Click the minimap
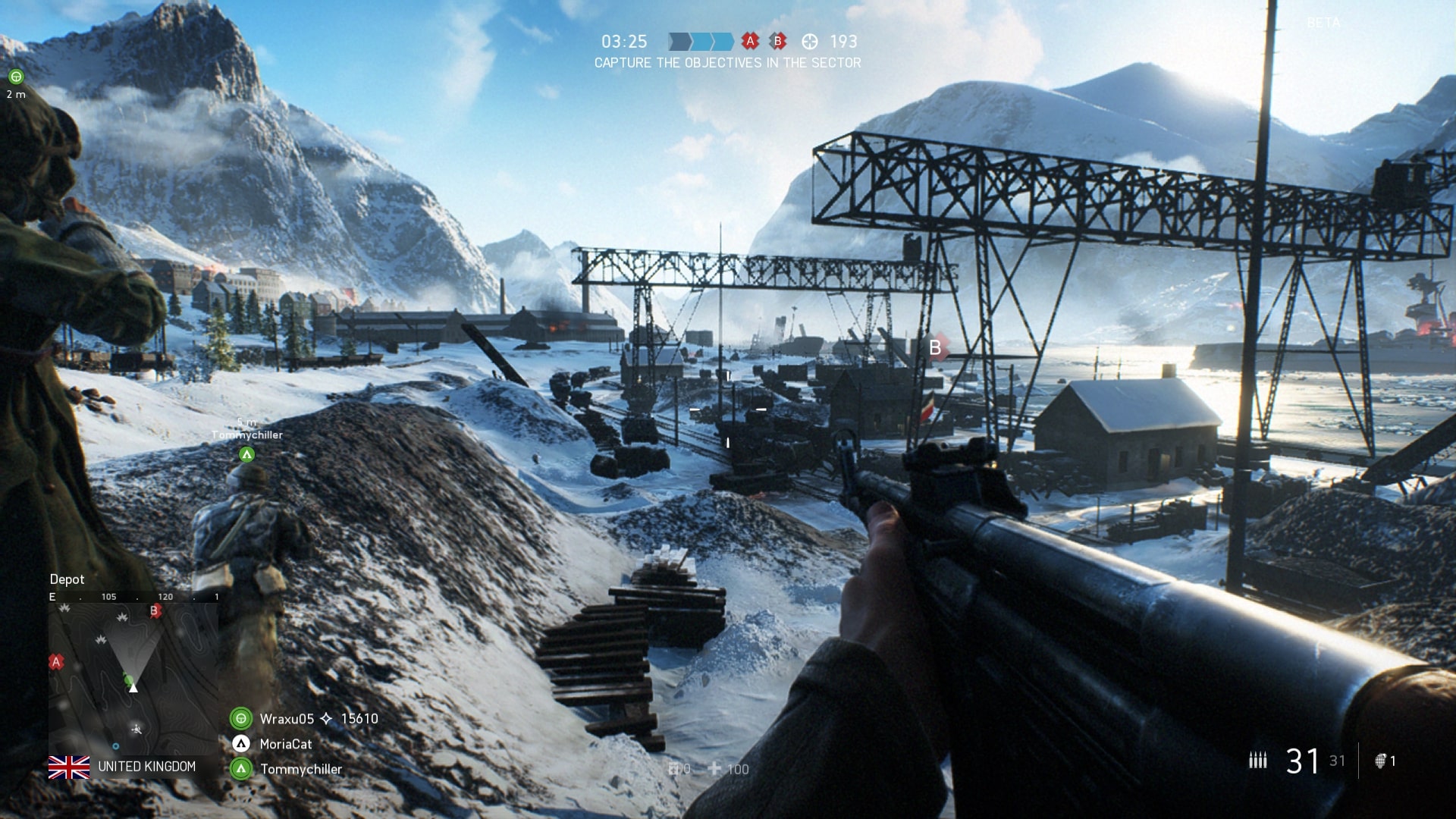This screenshot has height=819, width=1456. click(133, 677)
